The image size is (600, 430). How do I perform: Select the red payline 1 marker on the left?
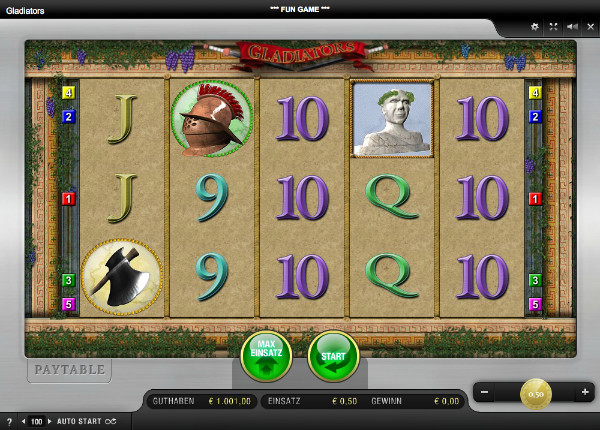point(69,199)
